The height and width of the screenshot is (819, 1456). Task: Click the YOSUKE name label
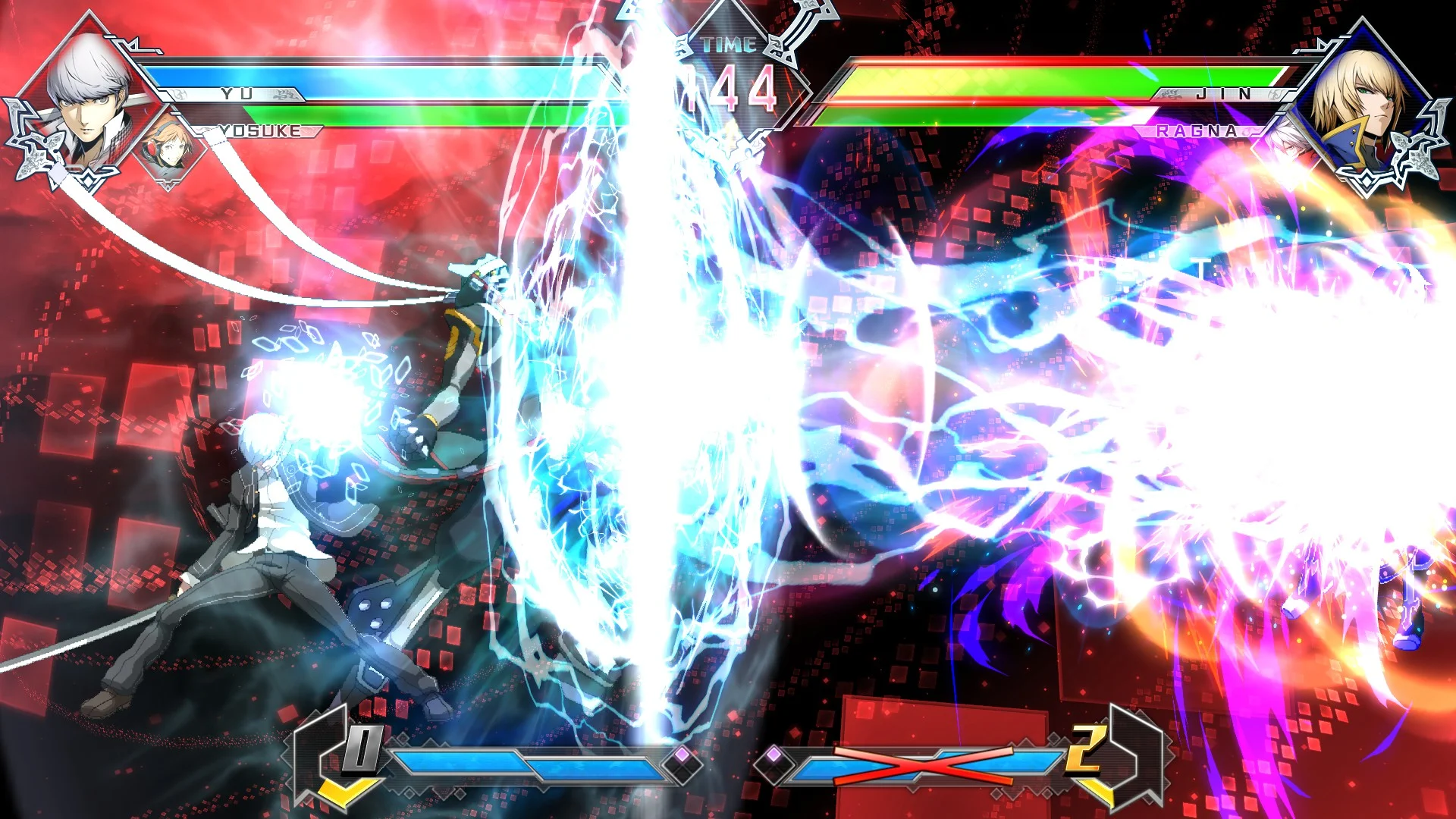262,131
